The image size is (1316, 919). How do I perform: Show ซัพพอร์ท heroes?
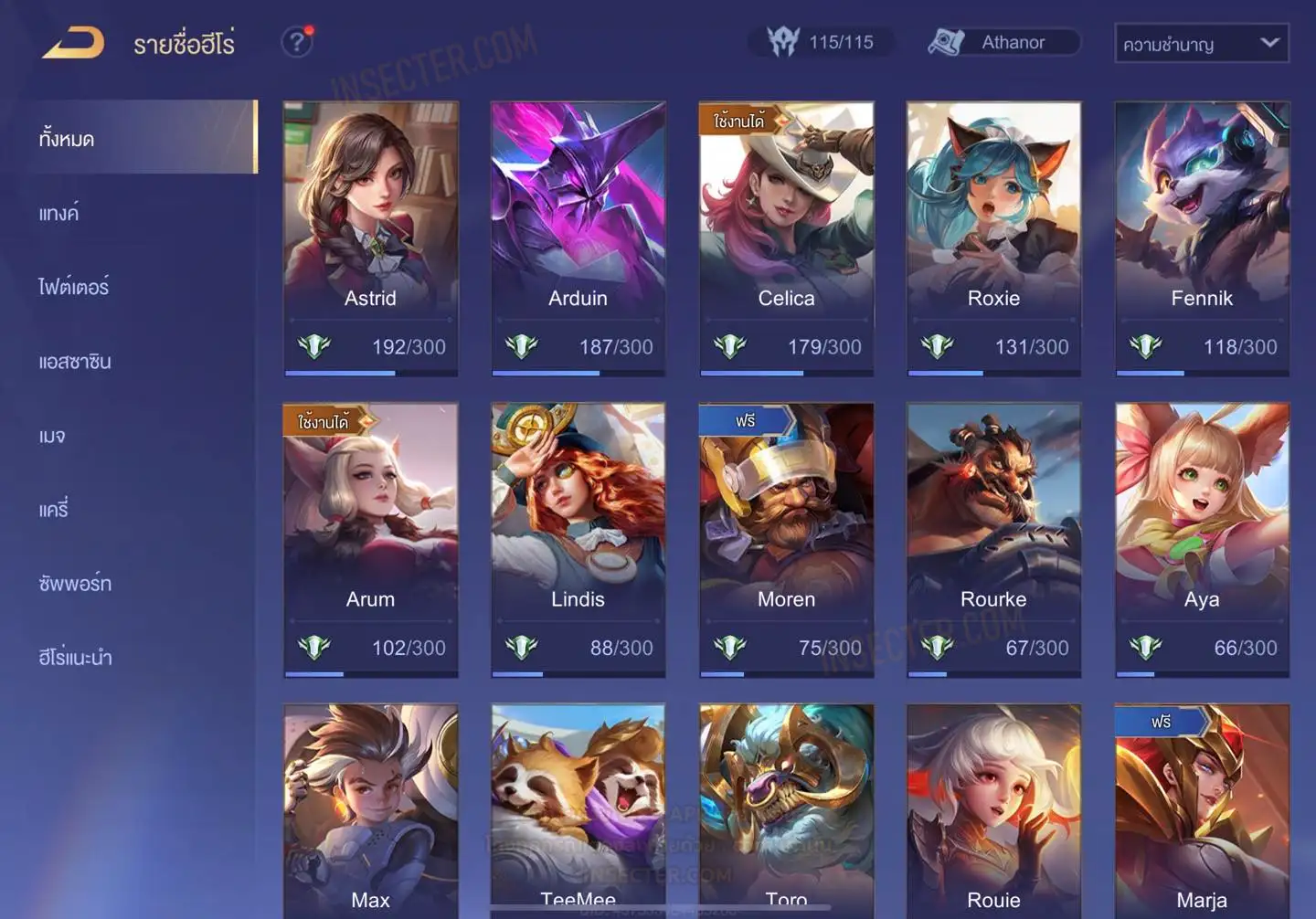click(x=75, y=583)
